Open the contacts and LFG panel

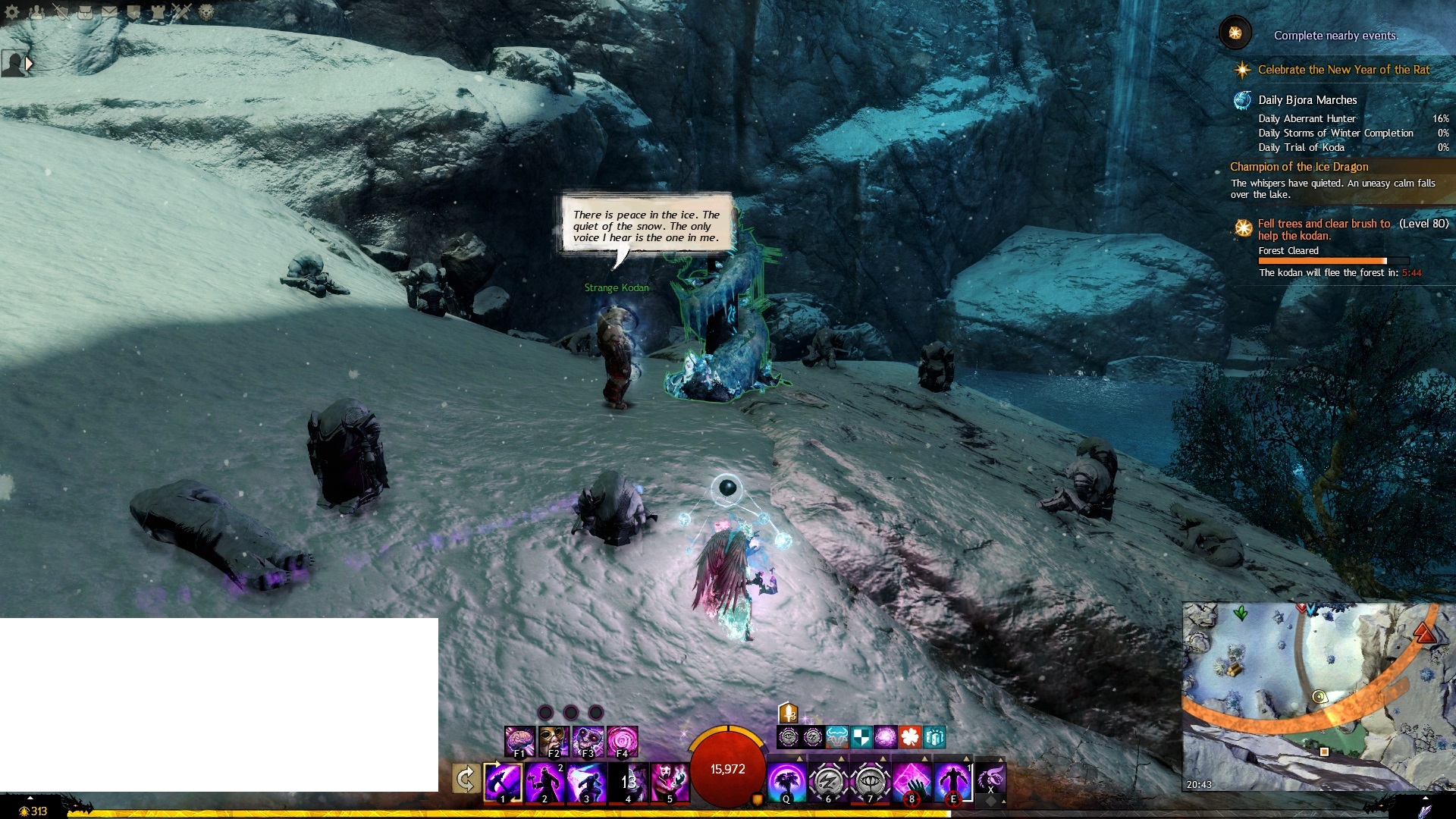coord(36,11)
